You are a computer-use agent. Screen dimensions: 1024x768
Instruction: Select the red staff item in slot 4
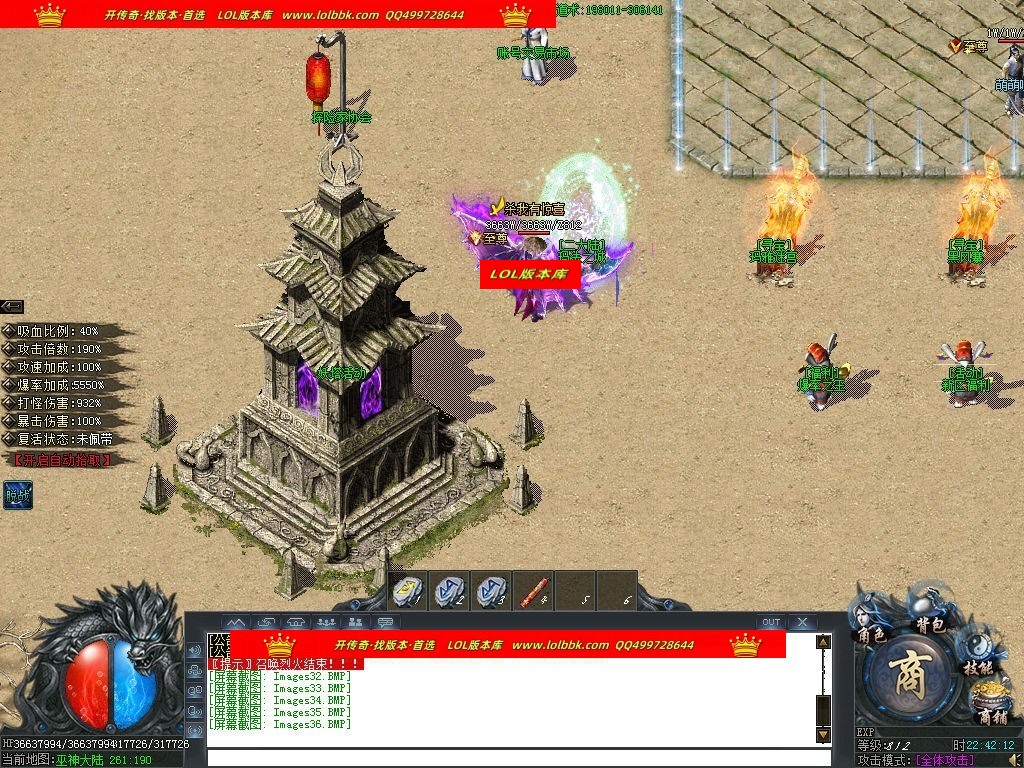coord(533,590)
